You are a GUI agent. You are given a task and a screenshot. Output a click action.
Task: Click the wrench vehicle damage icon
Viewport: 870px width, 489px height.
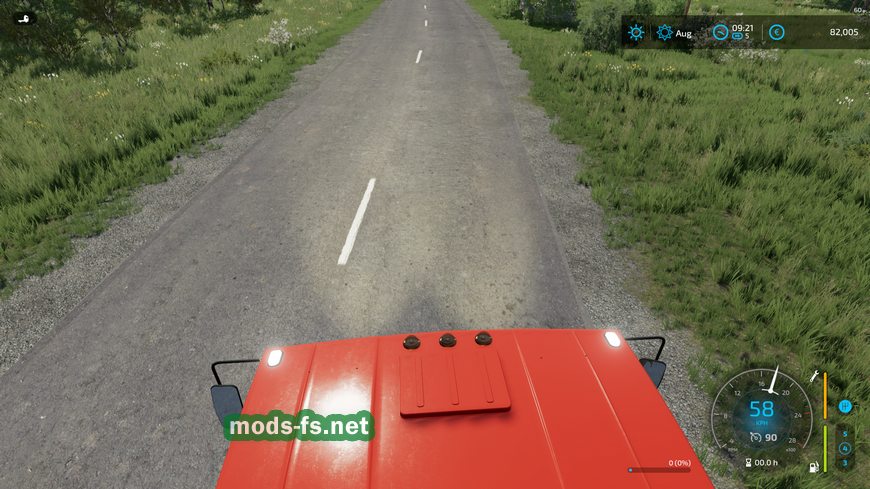coord(816,377)
